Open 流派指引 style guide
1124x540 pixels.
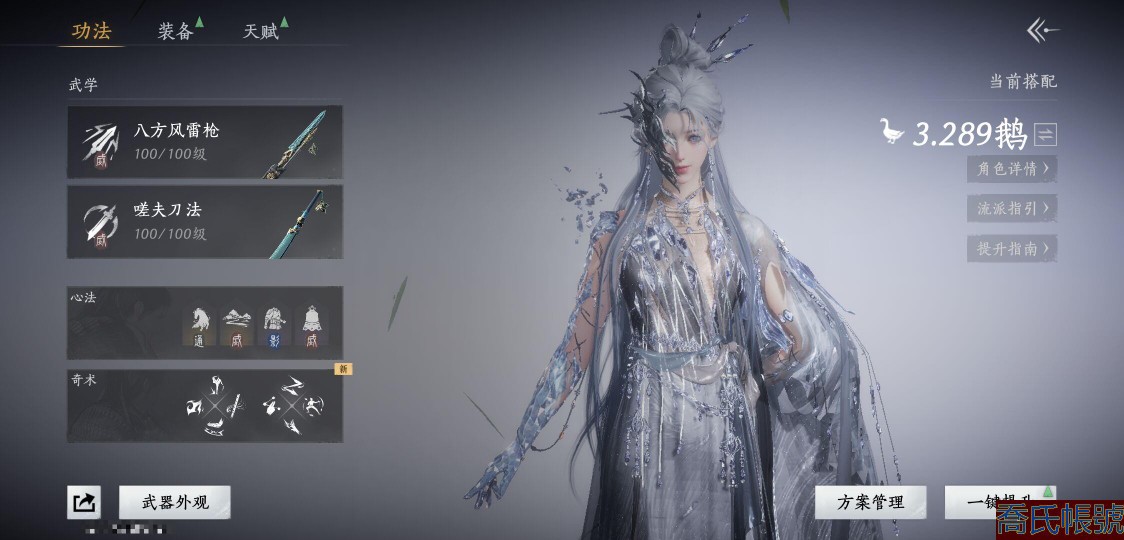1011,208
